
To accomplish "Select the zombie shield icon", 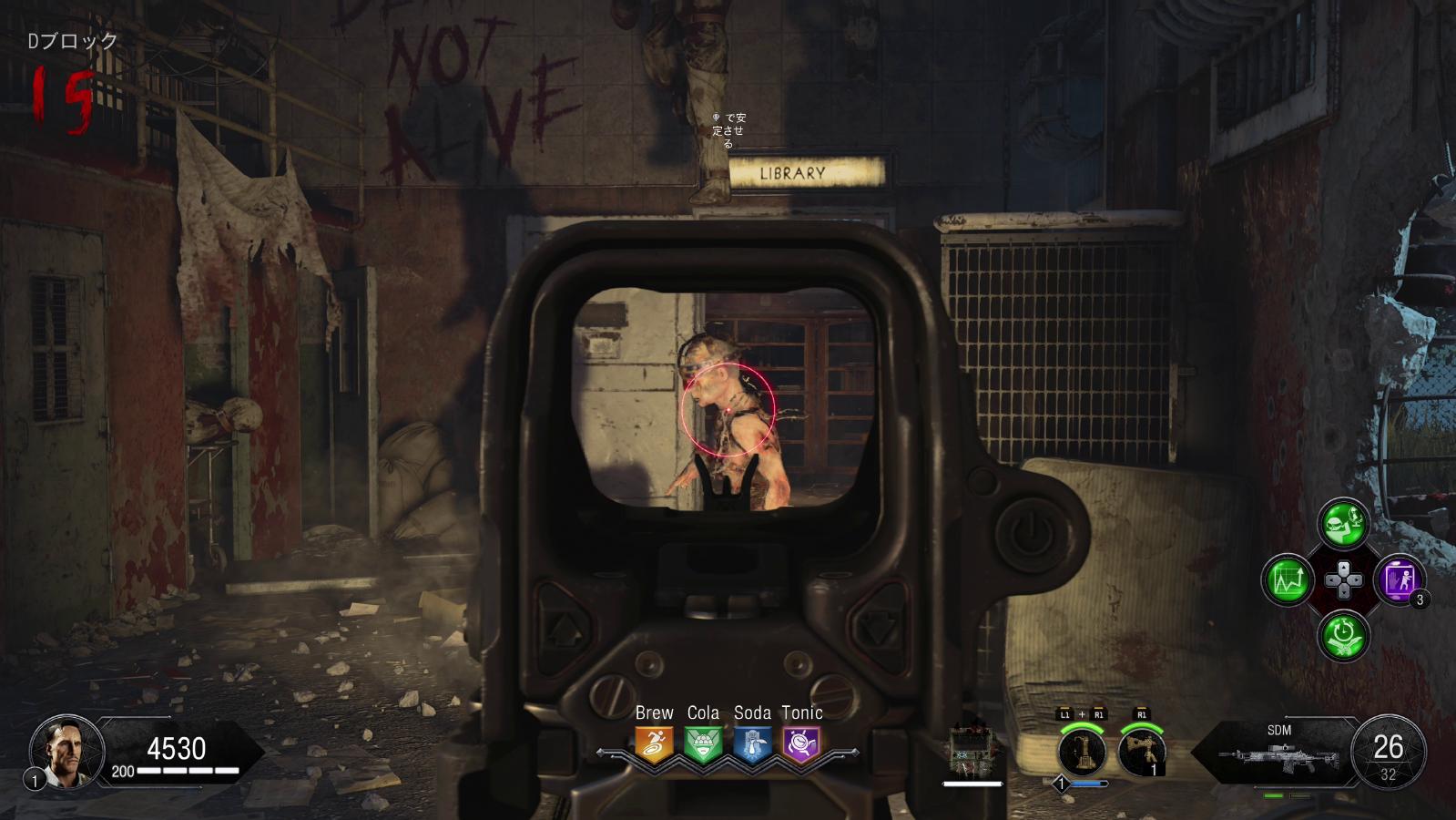I will tap(972, 751).
